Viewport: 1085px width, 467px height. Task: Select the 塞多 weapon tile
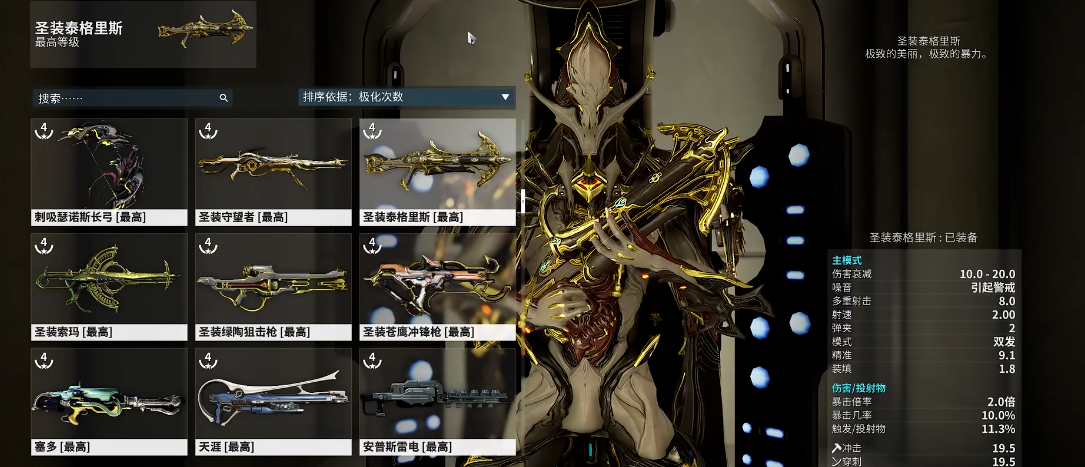pyautogui.click(x=110, y=399)
